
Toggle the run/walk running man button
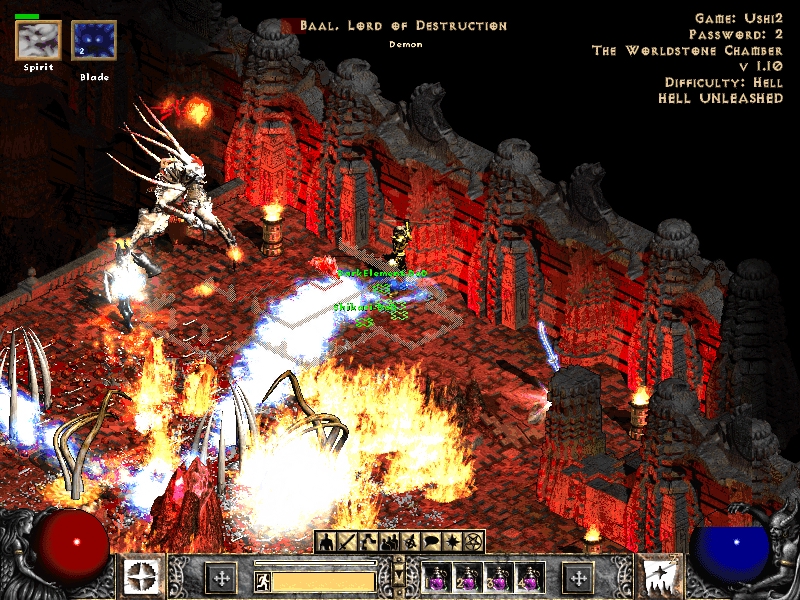tap(262, 580)
